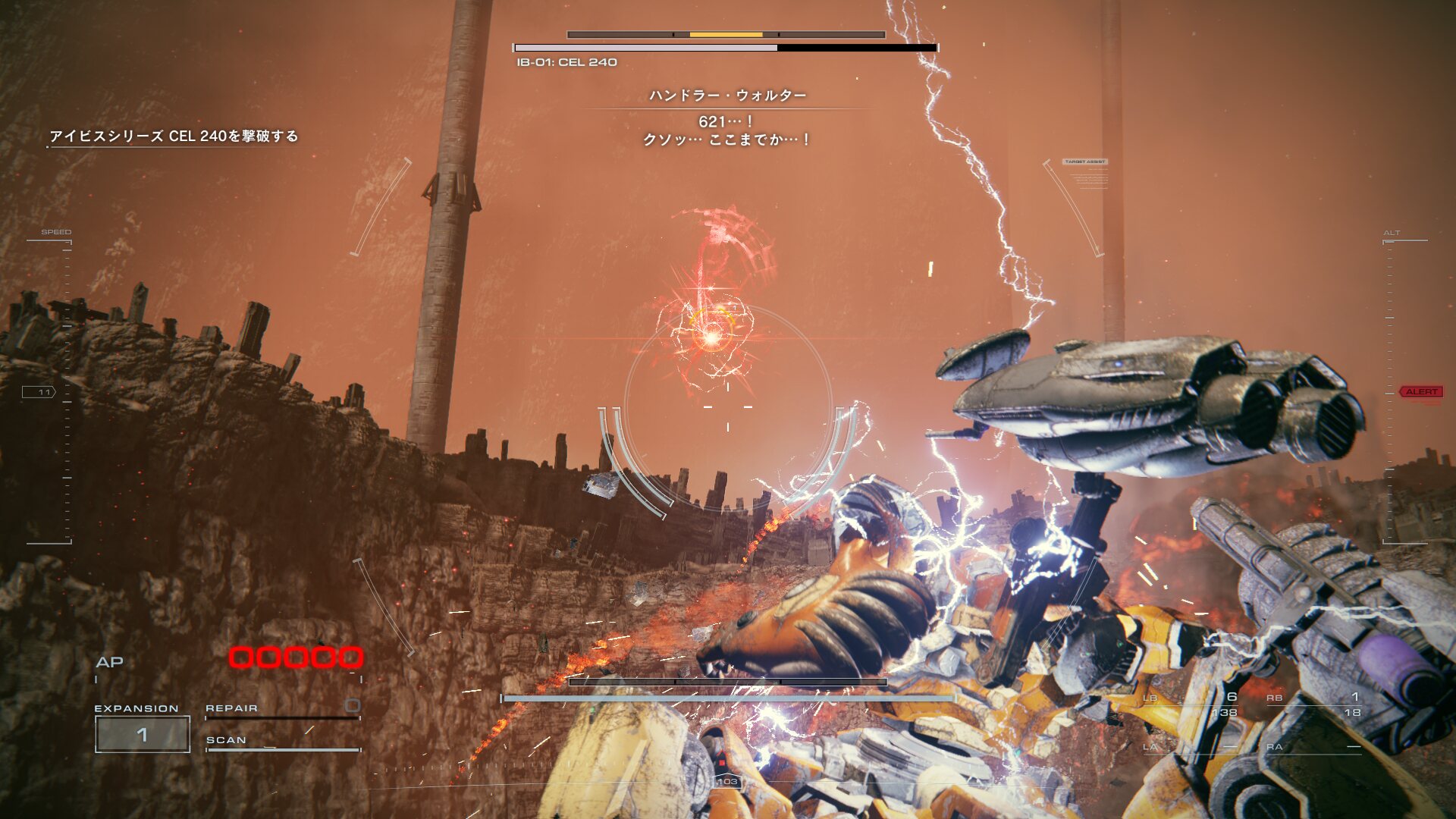Click the red ALERT warning tag
This screenshot has height=819, width=1456.
point(1421,391)
